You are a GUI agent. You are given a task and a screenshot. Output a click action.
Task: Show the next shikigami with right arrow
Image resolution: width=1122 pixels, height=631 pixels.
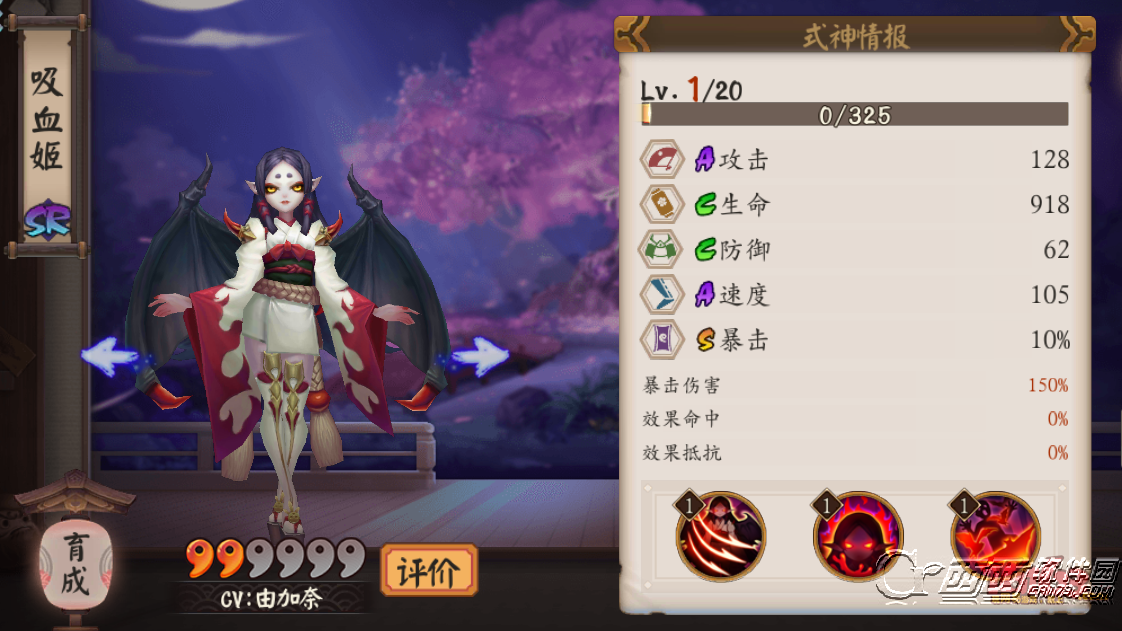481,356
